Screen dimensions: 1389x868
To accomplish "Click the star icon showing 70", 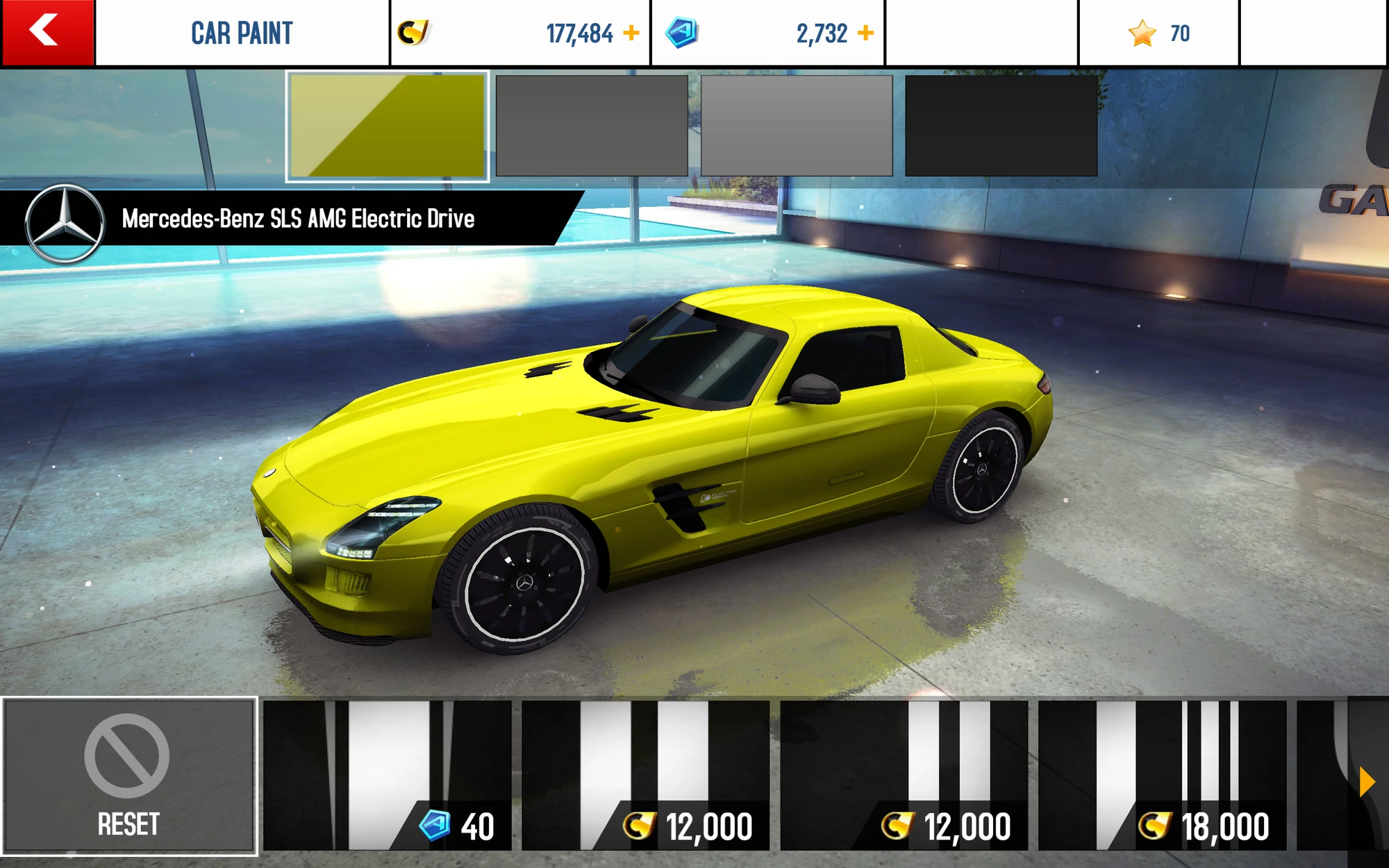I will pyautogui.click(x=1141, y=31).
